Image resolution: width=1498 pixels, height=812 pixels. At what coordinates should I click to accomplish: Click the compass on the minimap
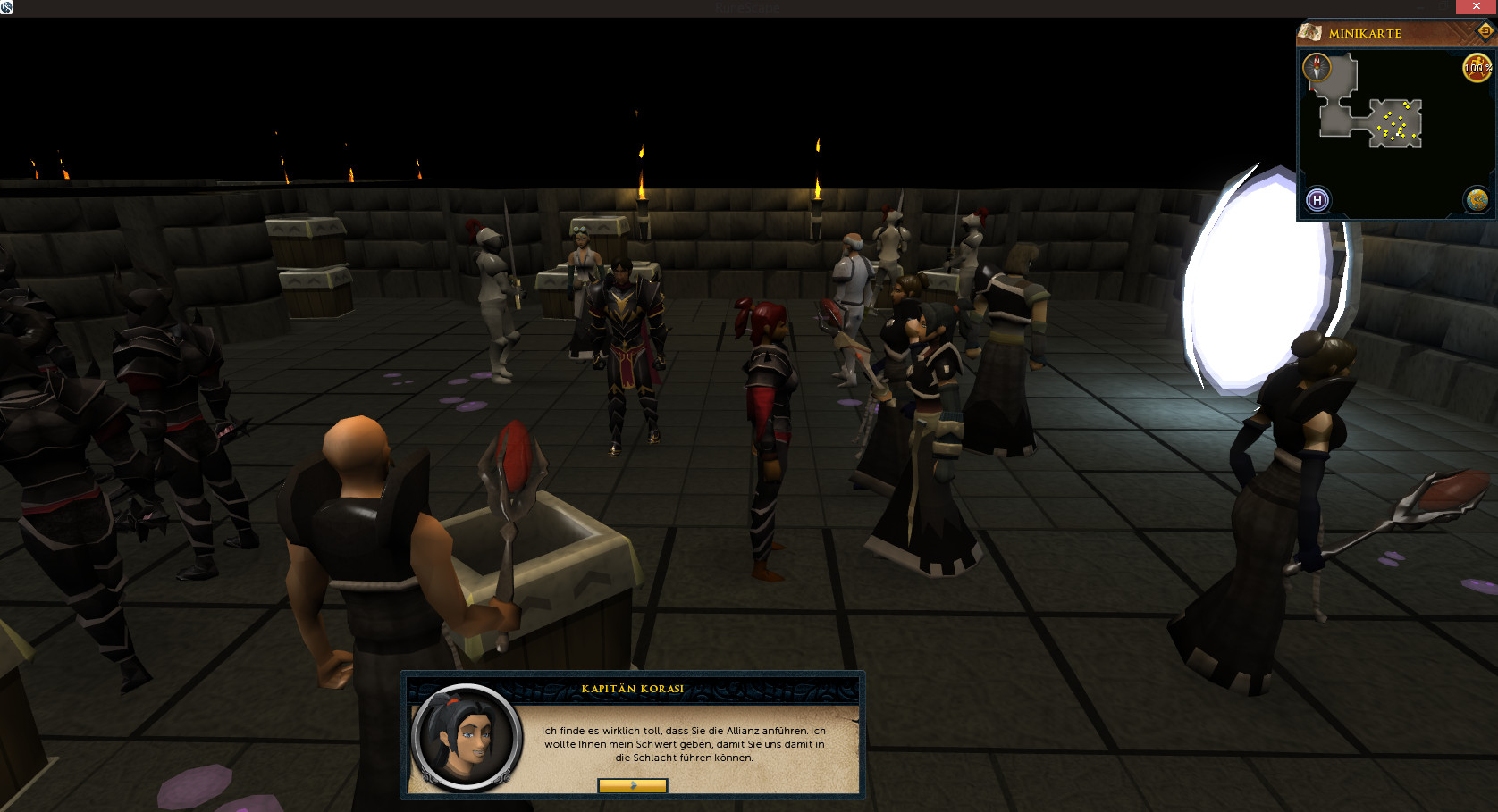1317,67
